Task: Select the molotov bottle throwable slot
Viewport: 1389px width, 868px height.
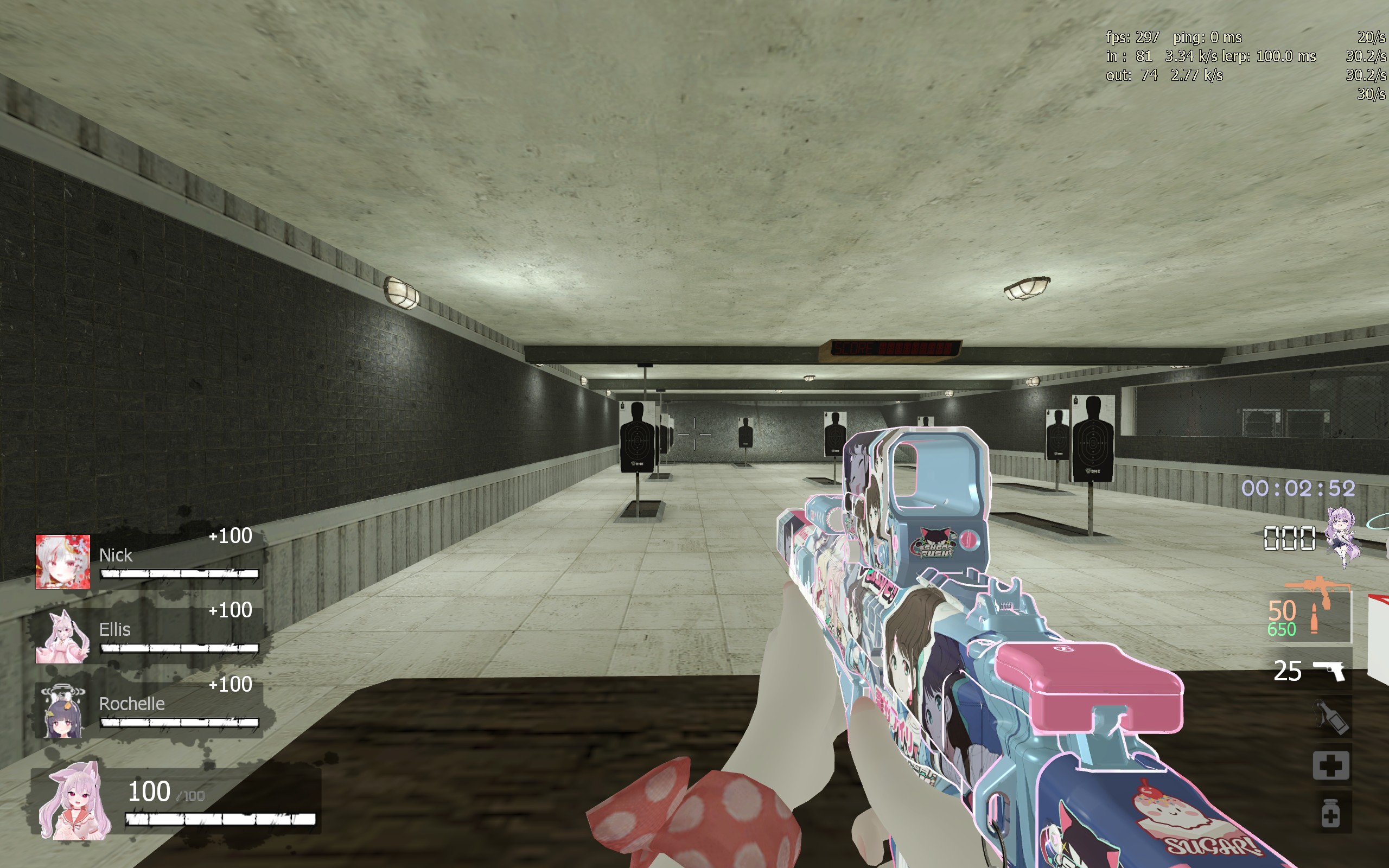Action: (1331, 718)
